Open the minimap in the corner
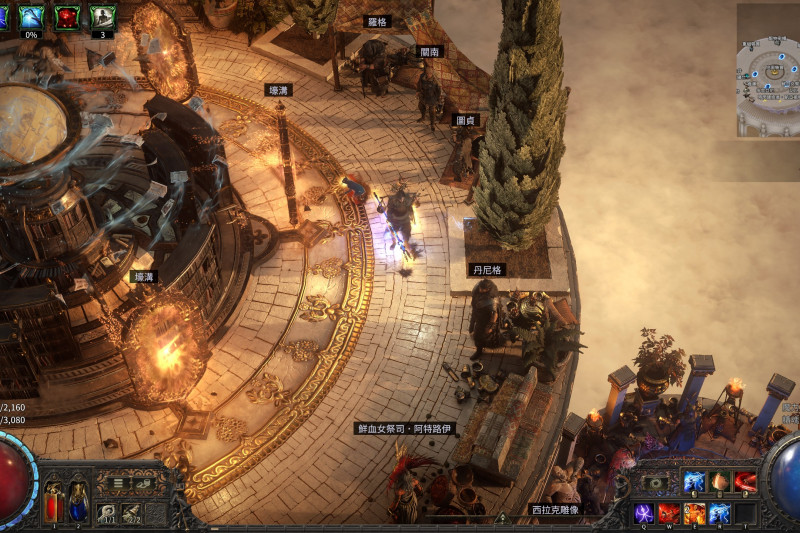 coord(768,70)
